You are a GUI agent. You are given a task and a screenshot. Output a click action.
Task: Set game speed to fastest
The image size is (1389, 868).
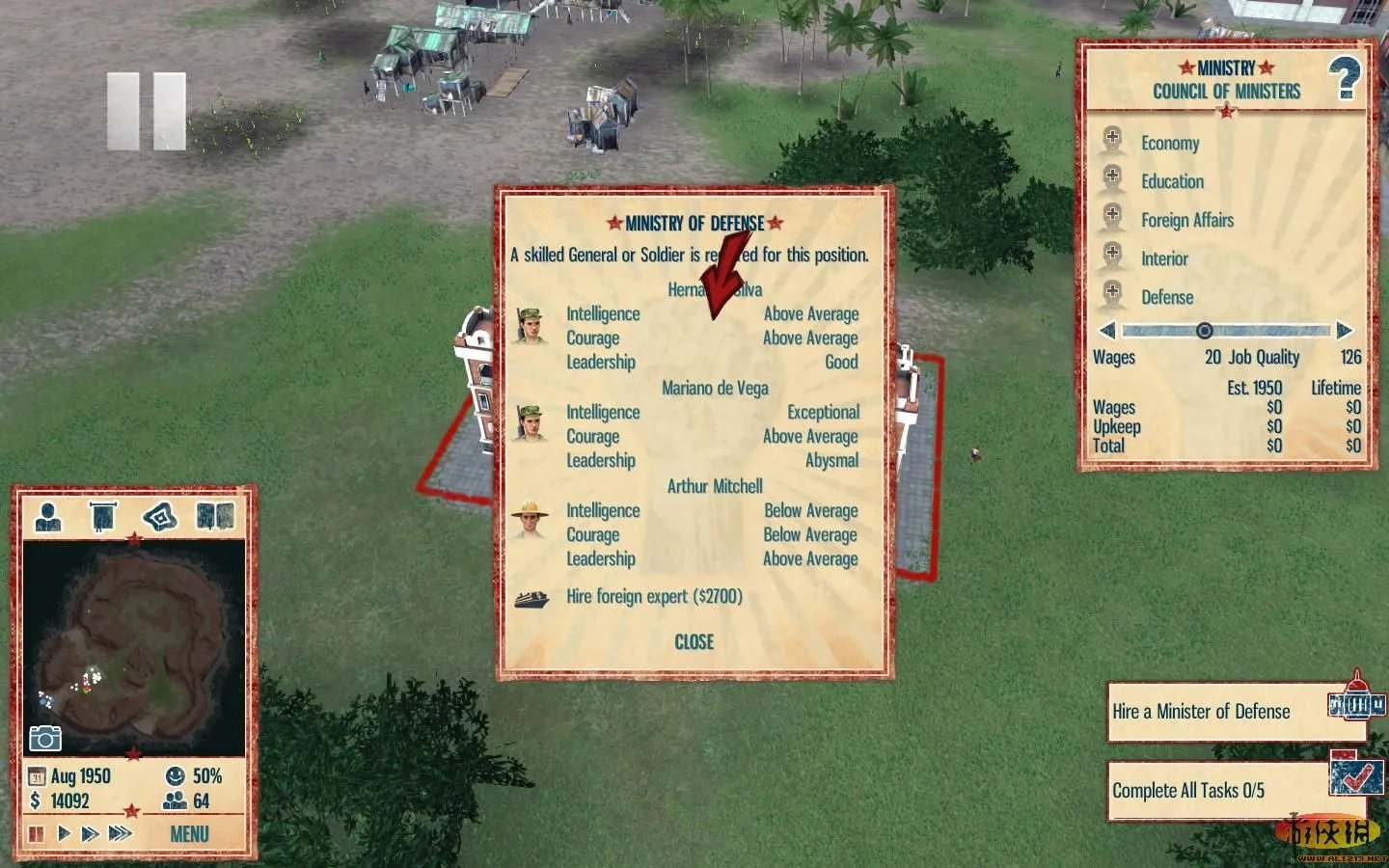click(x=121, y=833)
